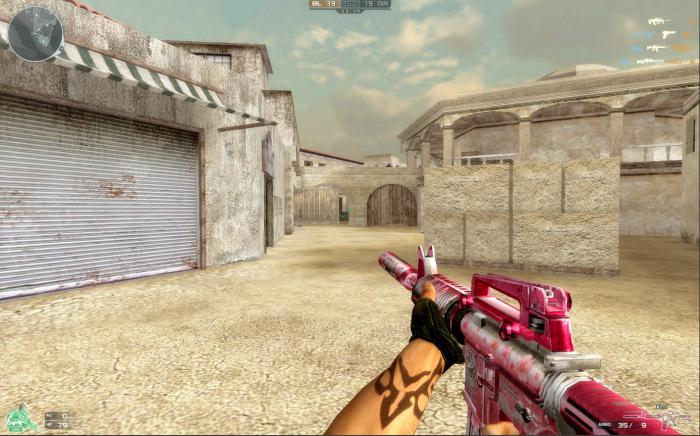Image resolution: width=700 pixels, height=436 pixels.
Task: Click the green soldier status icon
Action: click(x=19, y=416)
